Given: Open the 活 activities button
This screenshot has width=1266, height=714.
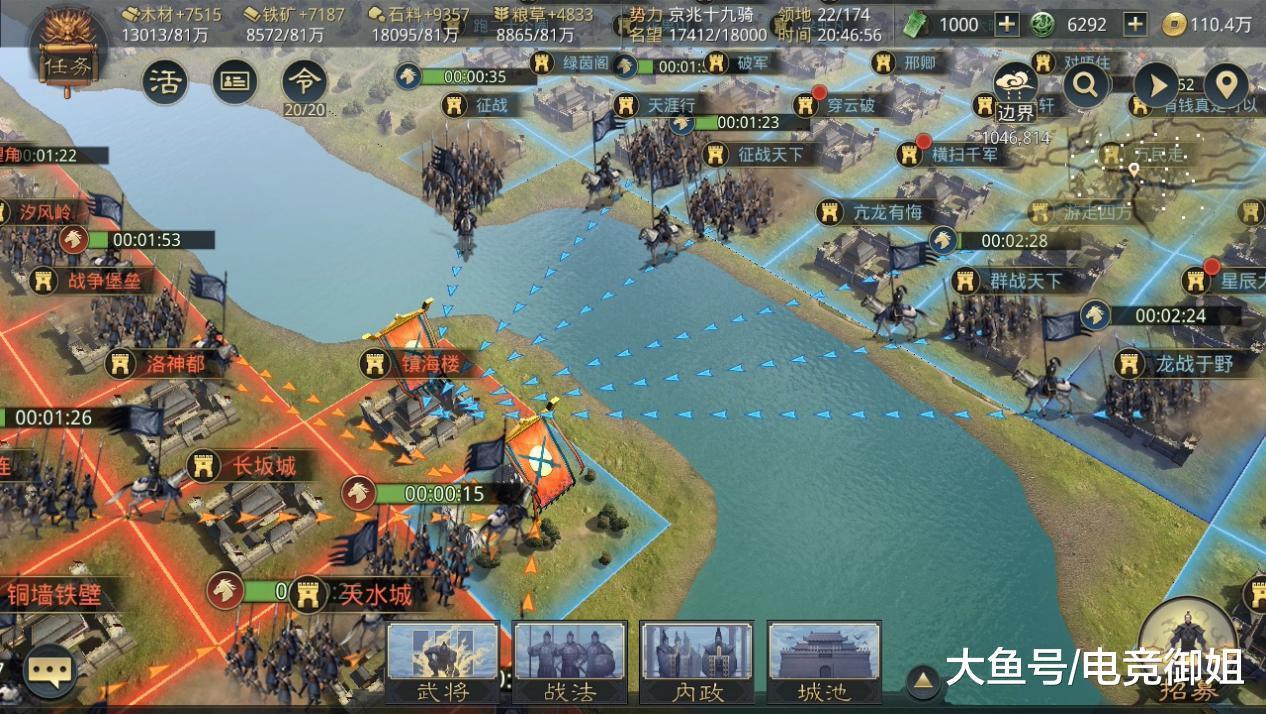Looking at the screenshot, I should (x=165, y=82).
